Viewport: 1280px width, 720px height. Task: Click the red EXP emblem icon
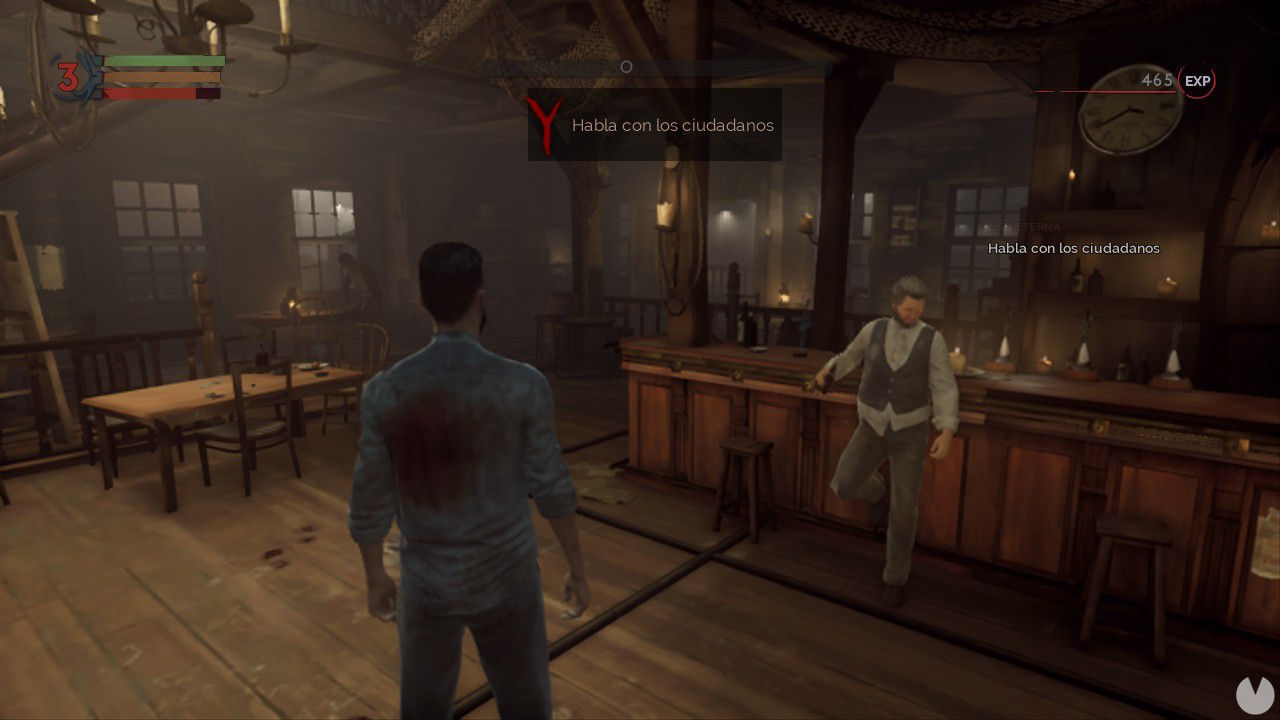pos(1196,81)
